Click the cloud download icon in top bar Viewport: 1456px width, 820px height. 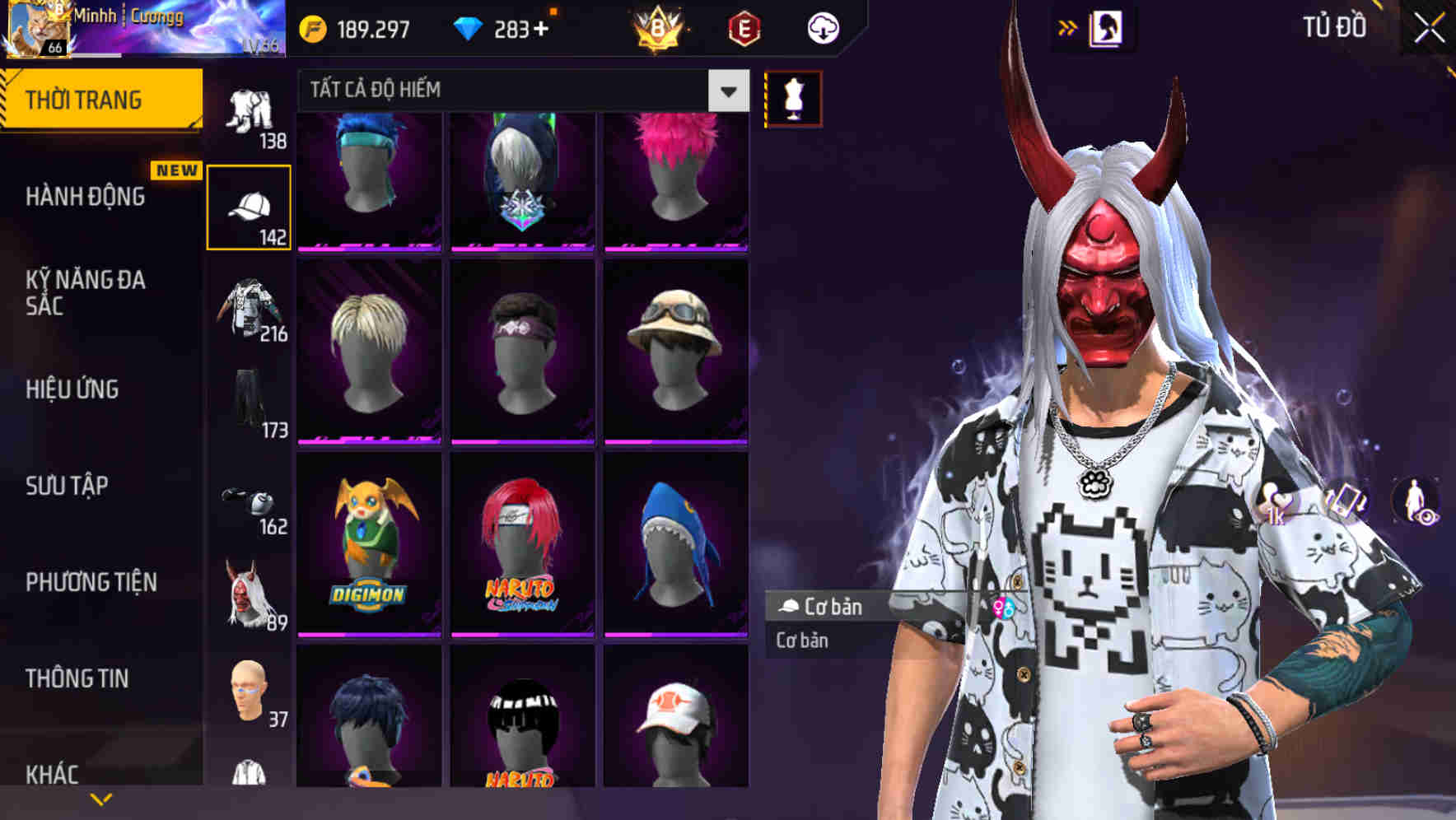tap(824, 27)
